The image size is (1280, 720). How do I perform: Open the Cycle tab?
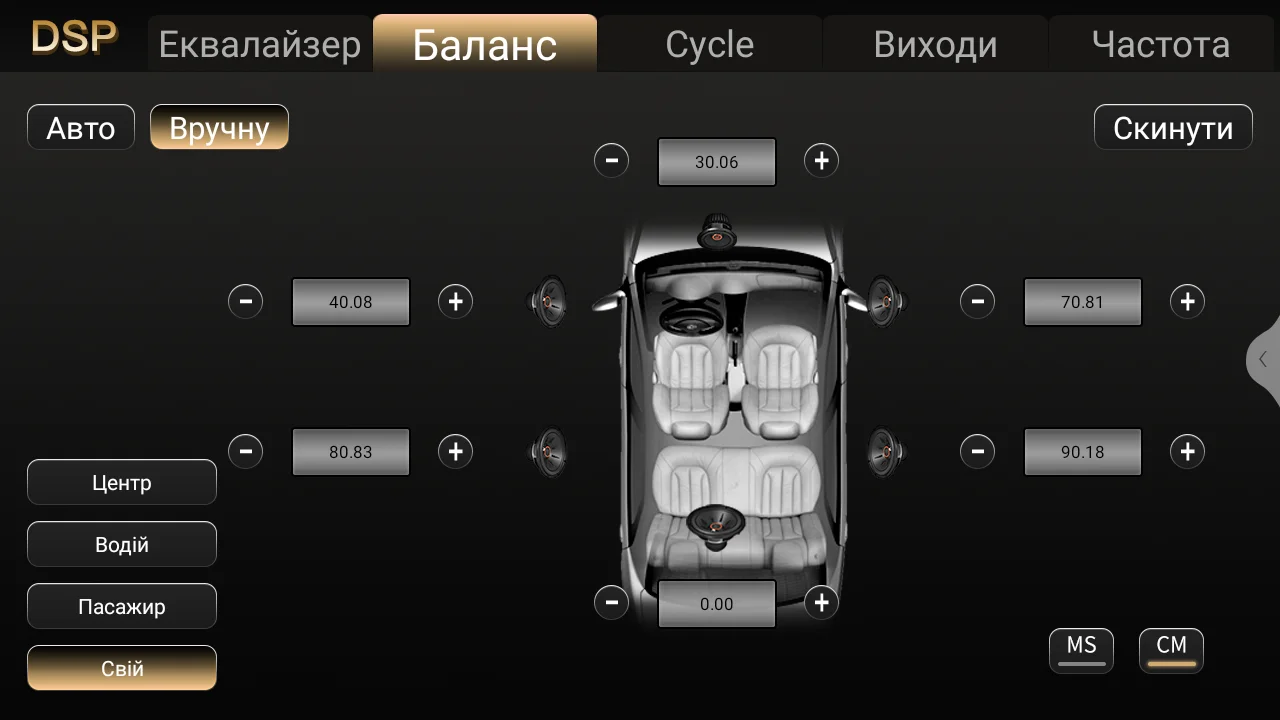[709, 43]
